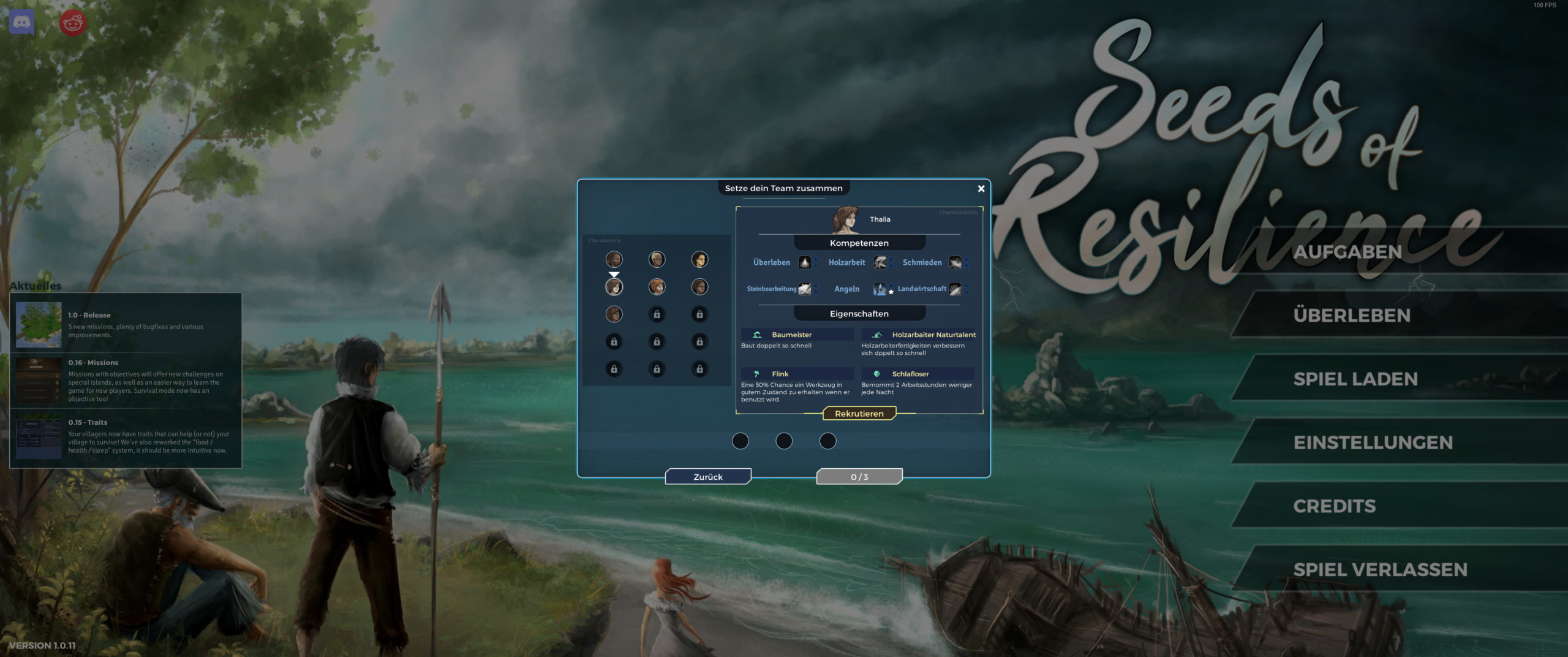Pick the red-haired villager portrait
Image resolution: width=1568 pixels, height=657 pixels.
[x=657, y=287]
